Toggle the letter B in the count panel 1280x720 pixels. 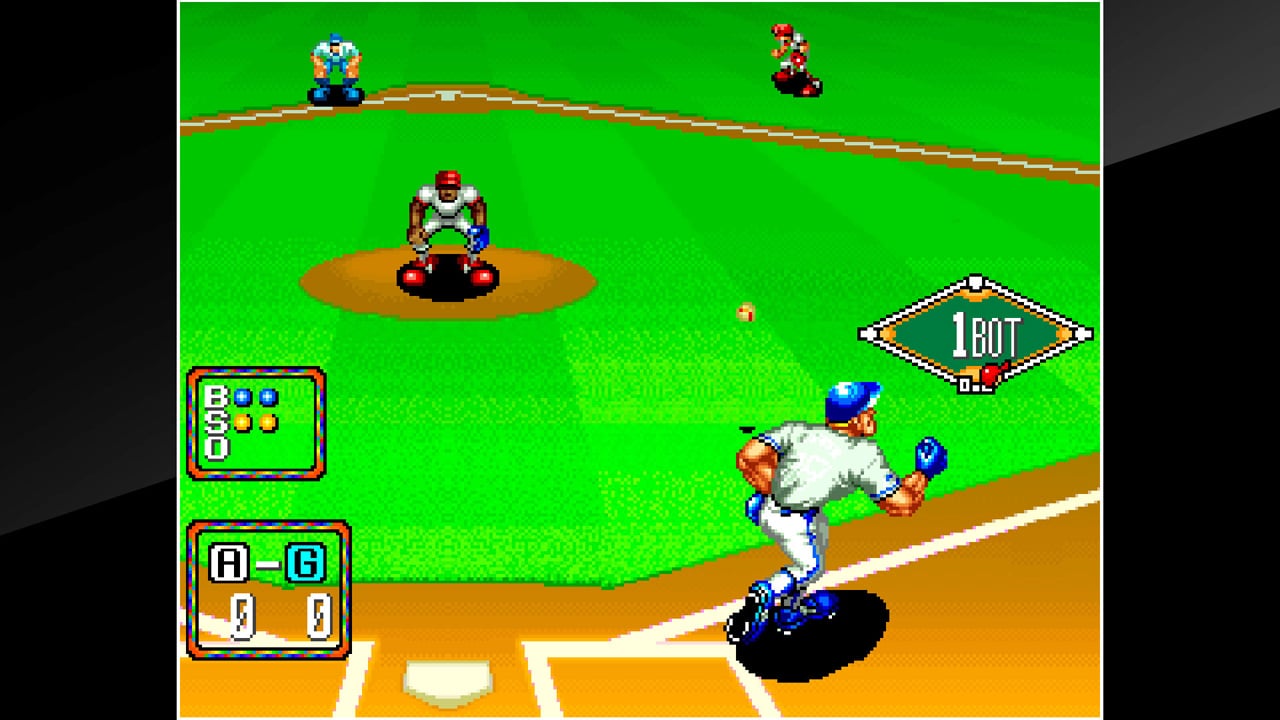coord(214,397)
